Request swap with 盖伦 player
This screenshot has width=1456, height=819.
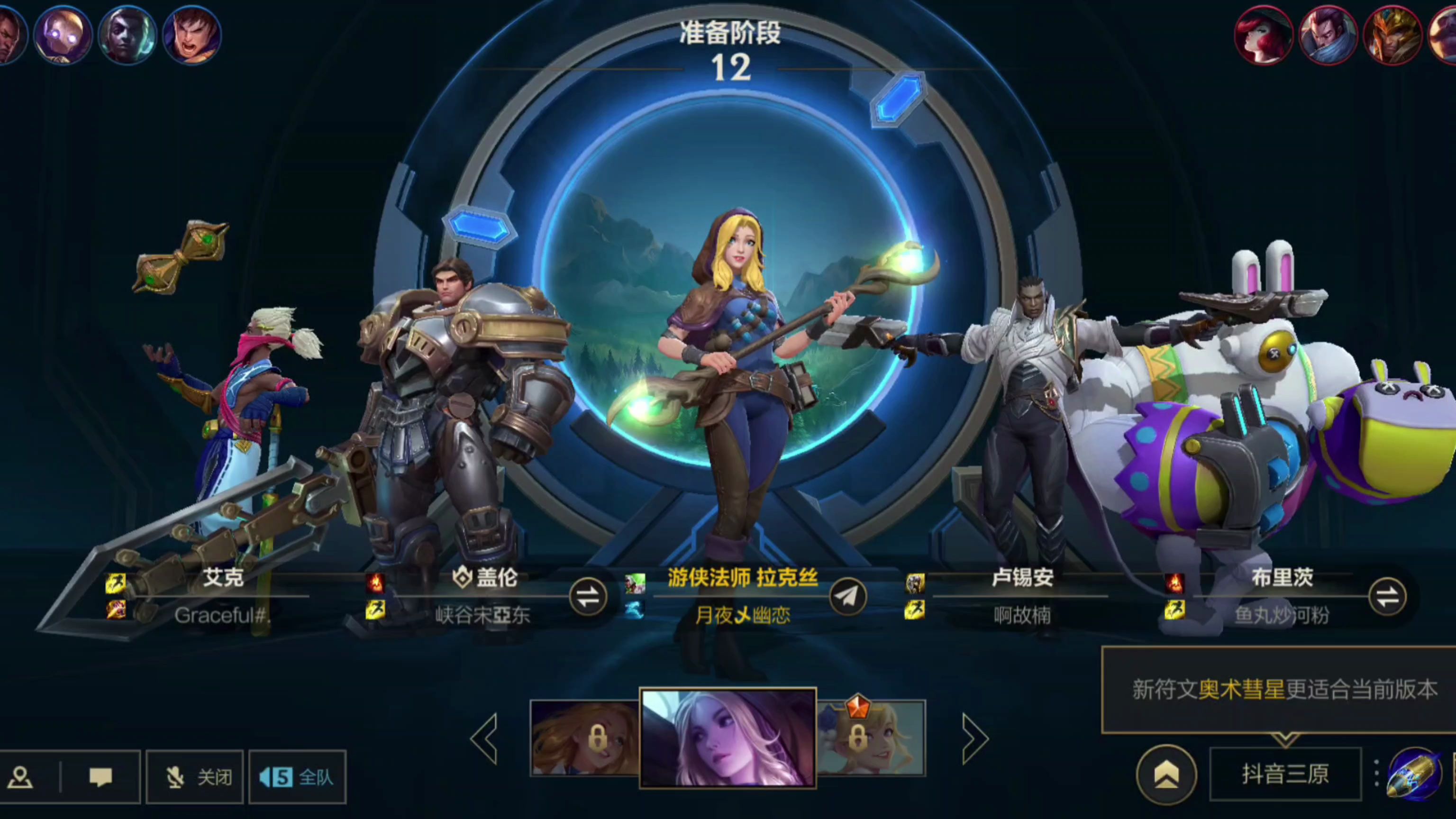coord(588,596)
